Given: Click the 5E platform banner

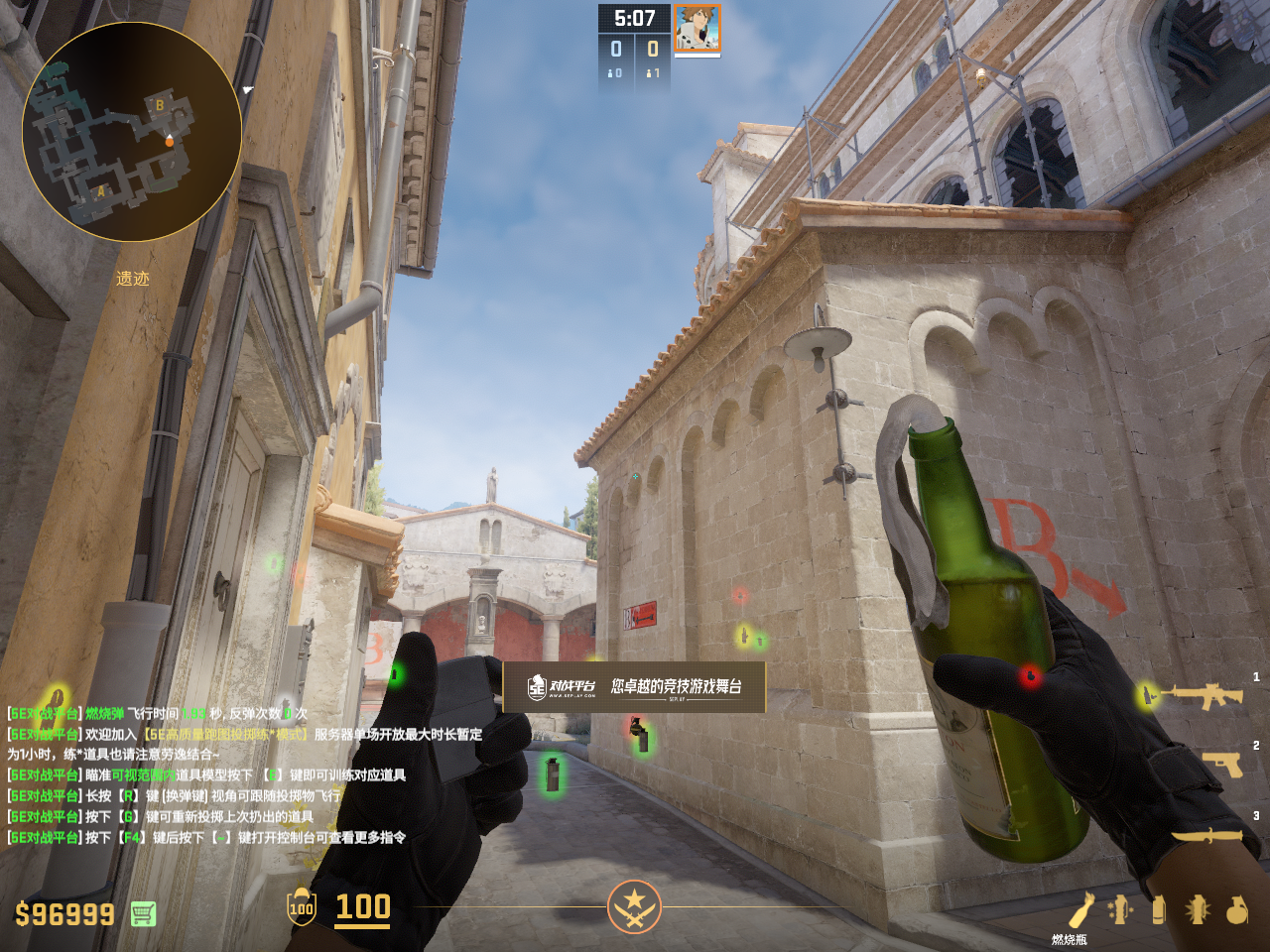Looking at the screenshot, I should pyautogui.click(x=634, y=686).
